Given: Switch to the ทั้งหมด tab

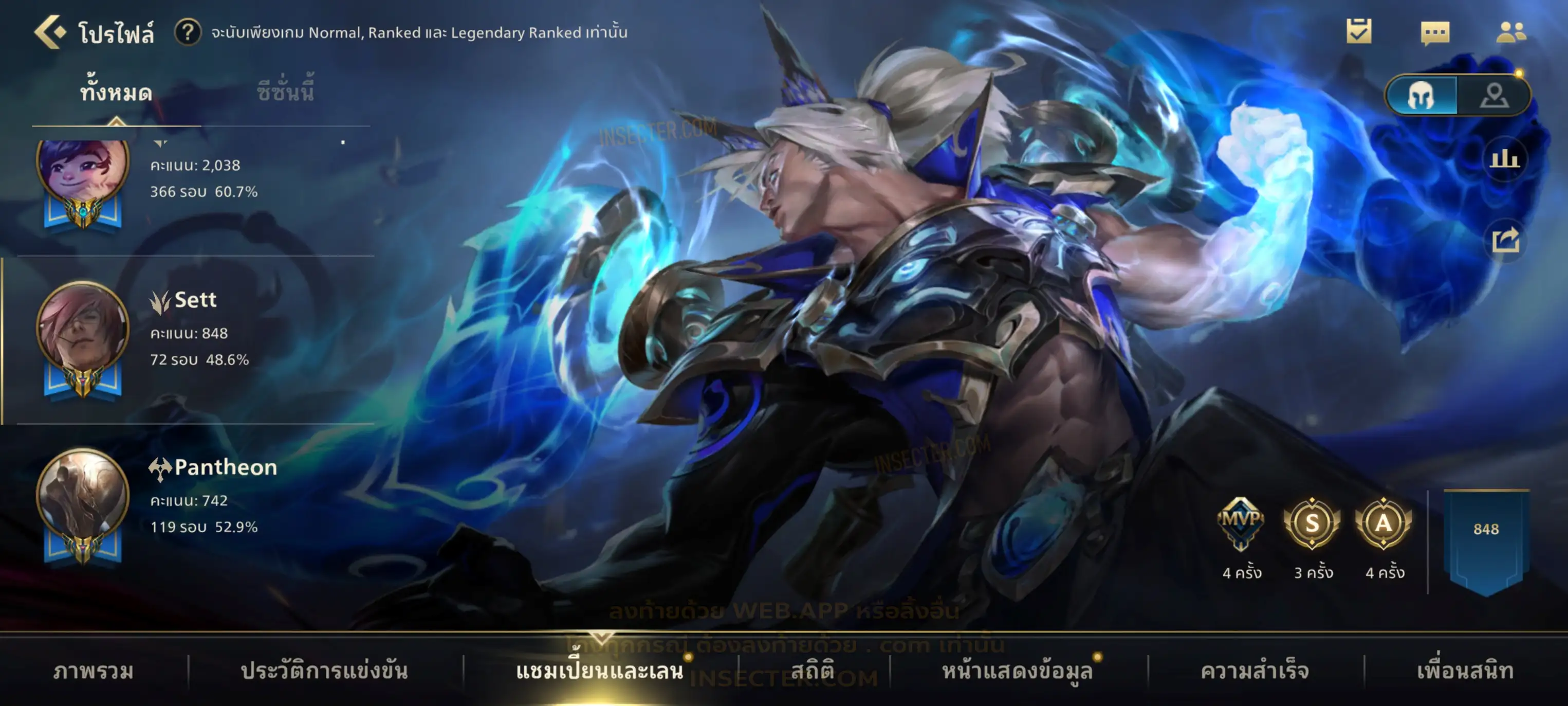Looking at the screenshot, I should (x=116, y=93).
